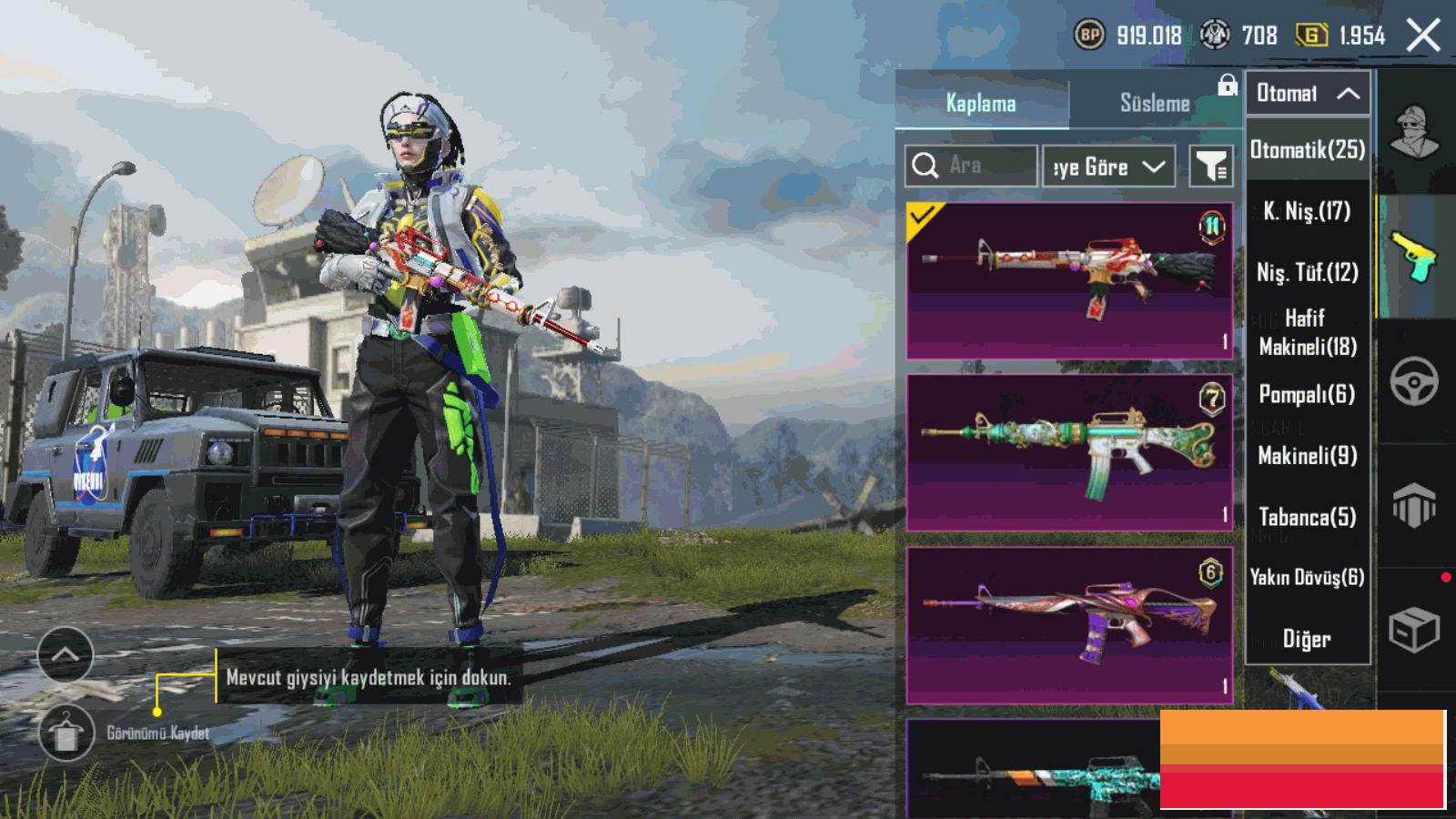Choose the K. Niş.(17) category

(x=1308, y=211)
